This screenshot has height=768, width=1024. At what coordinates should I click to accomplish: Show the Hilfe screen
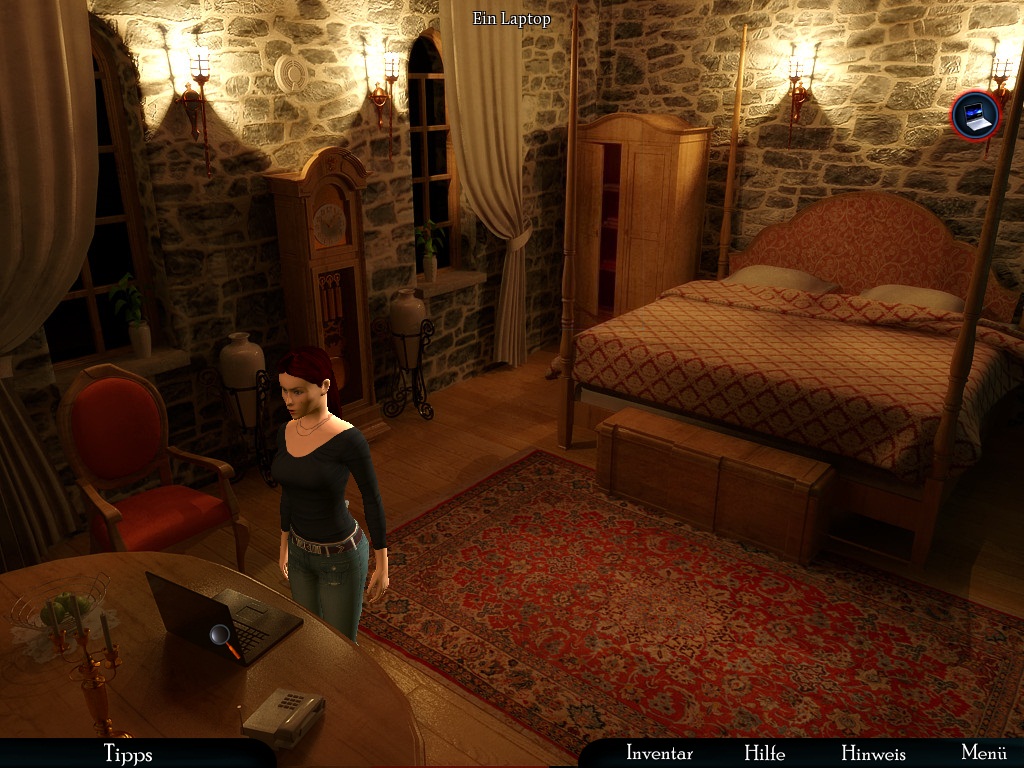coord(764,753)
